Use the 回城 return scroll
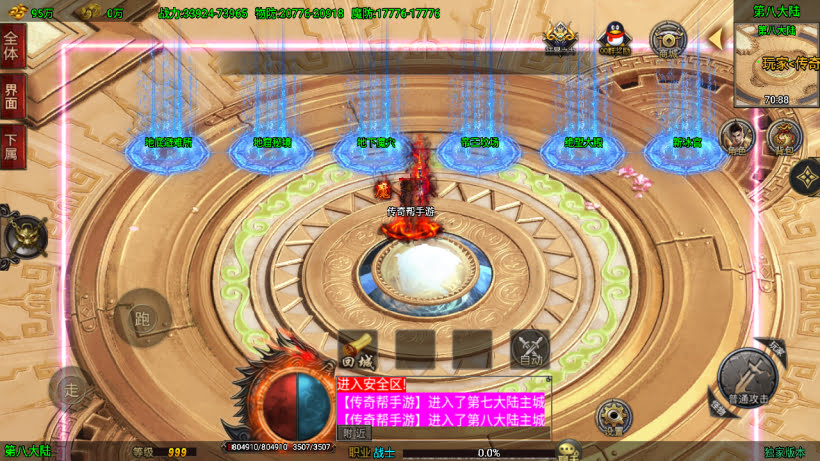820x461 pixels. coord(357,351)
